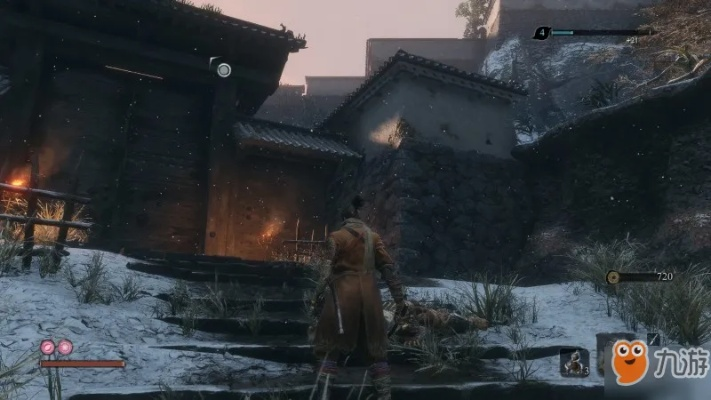Select the healing gourd quick item slot
This screenshot has width=711, height=400.
point(575,361)
